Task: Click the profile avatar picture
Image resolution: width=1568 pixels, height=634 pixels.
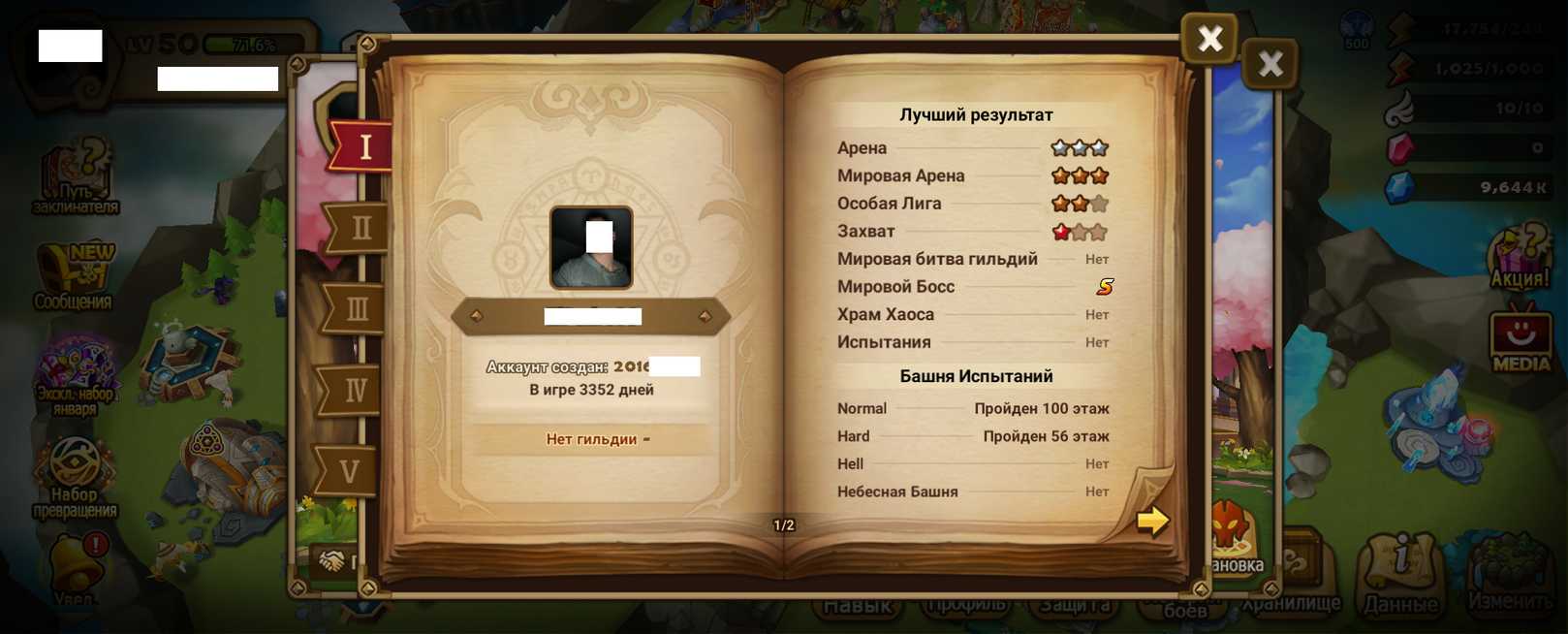Action: pyautogui.click(x=591, y=247)
